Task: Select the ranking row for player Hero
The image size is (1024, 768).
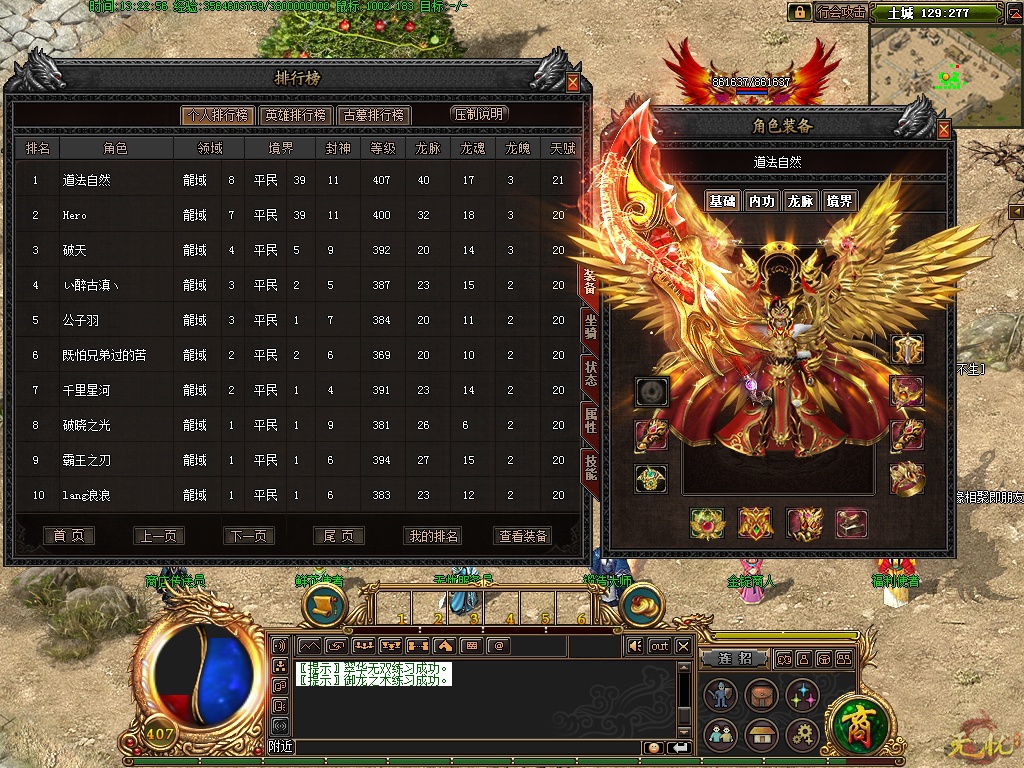Action: point(300,215)
